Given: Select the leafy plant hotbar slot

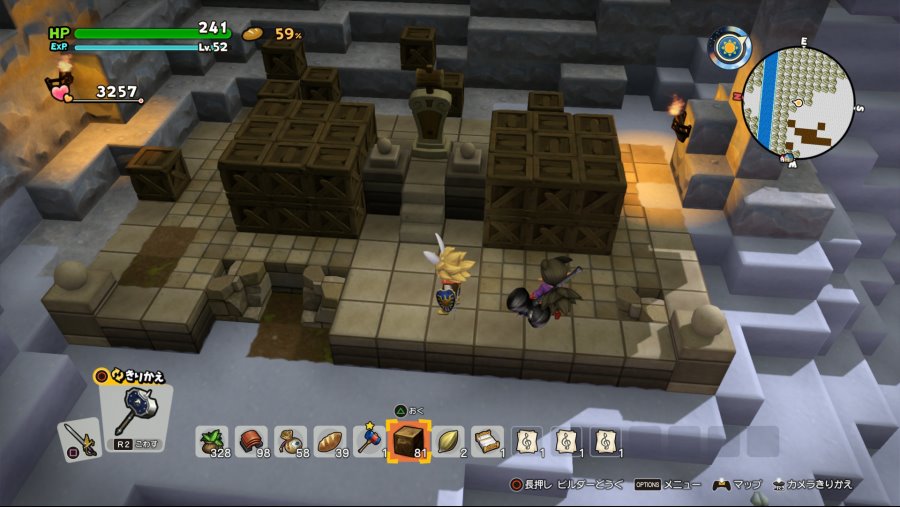Looking at the screenshot, I should click(212, 441).
